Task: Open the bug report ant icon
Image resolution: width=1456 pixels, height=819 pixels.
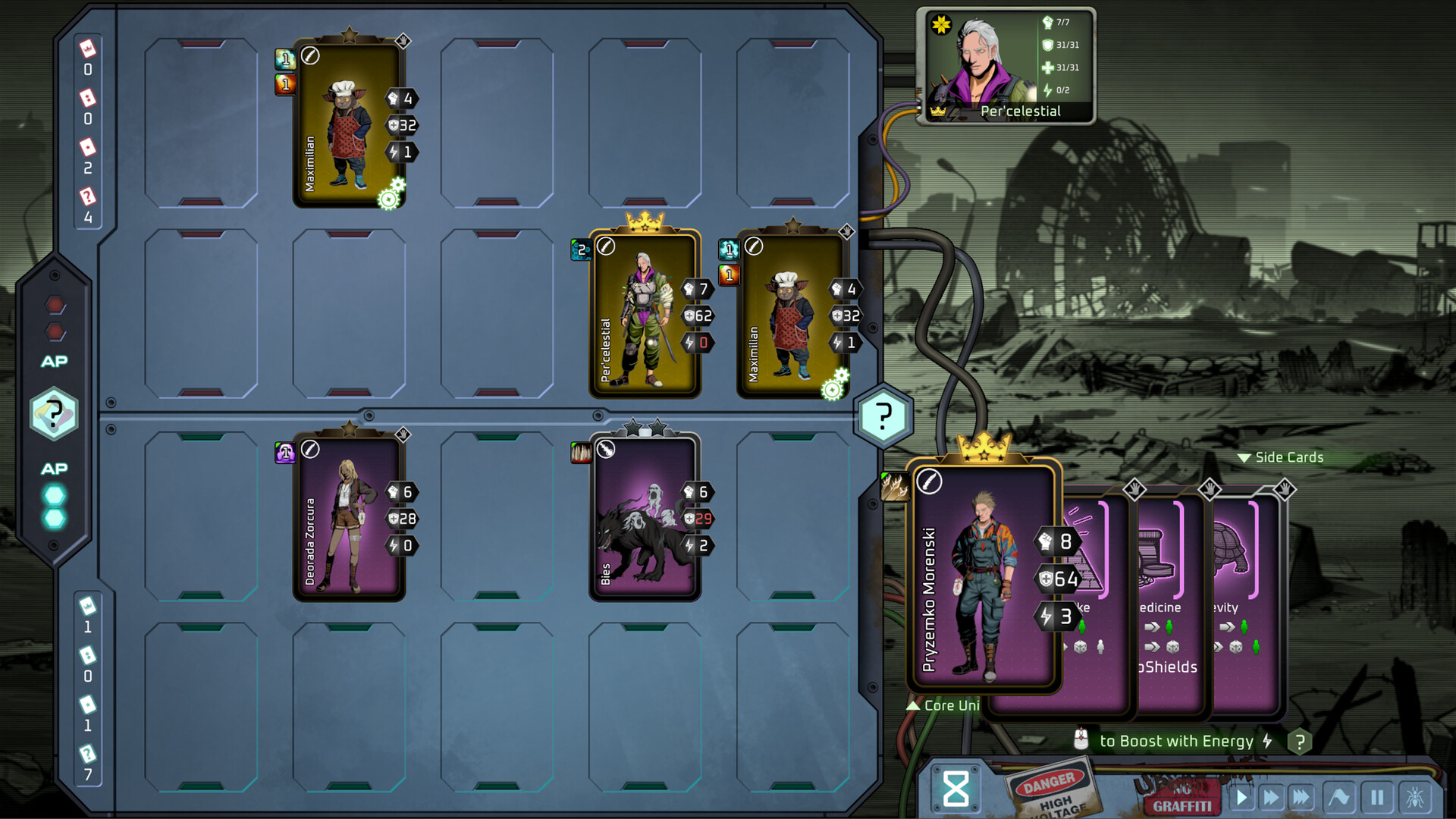Action: (1415, 796)
